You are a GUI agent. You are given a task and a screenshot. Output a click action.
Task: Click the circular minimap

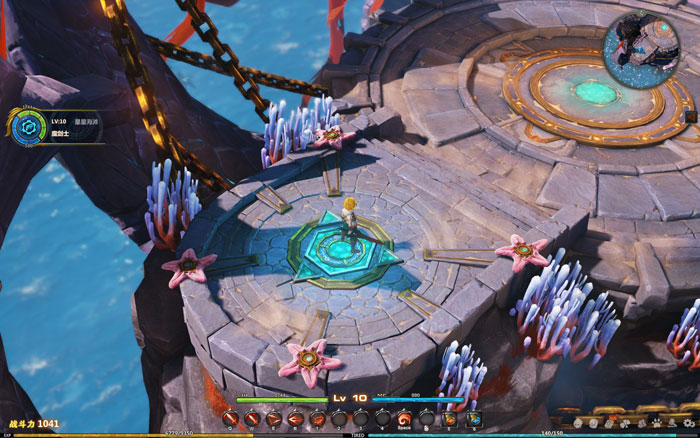(x=640, y=48)
